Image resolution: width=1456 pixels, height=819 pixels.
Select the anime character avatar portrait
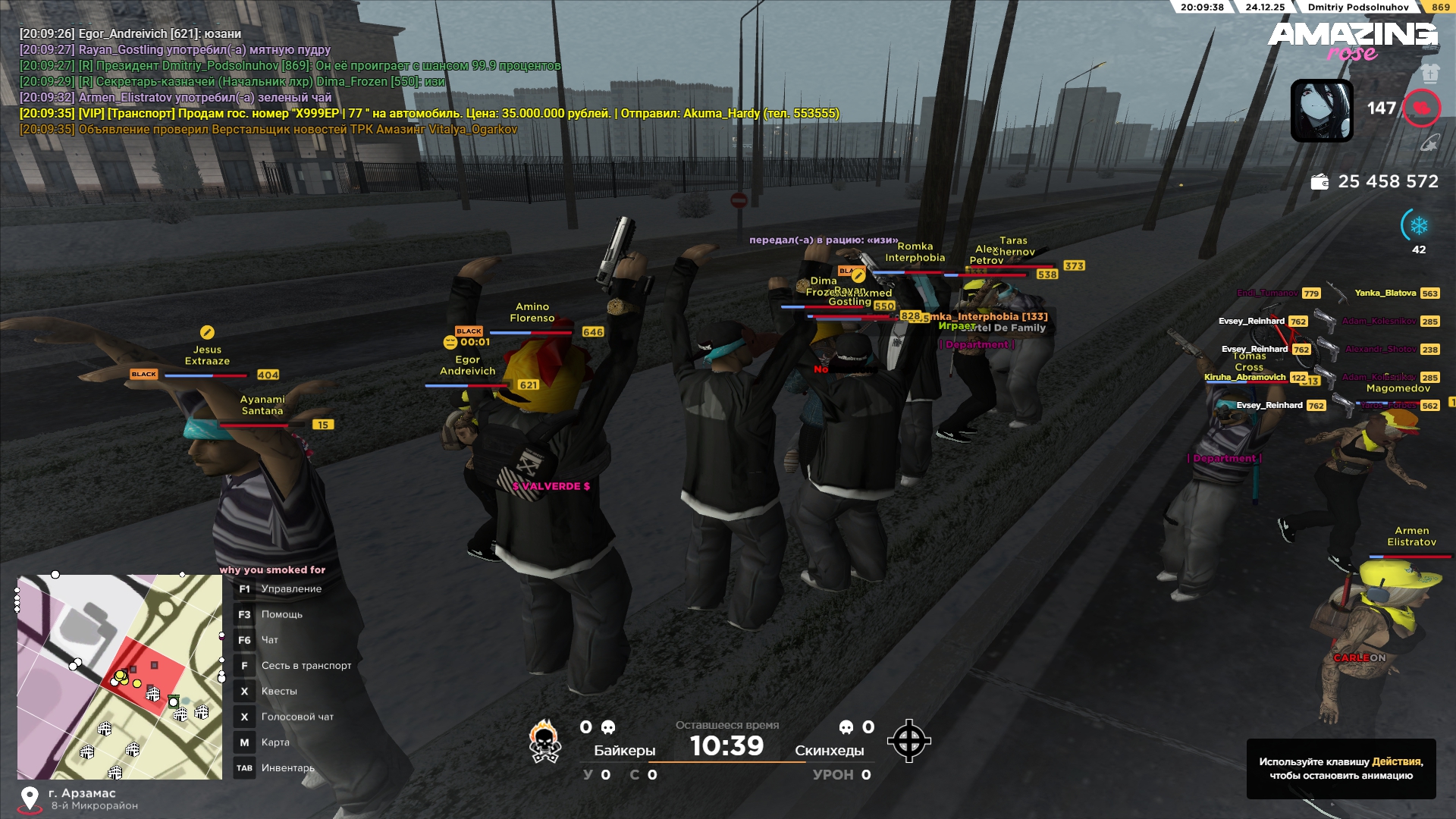[1322, 111]
